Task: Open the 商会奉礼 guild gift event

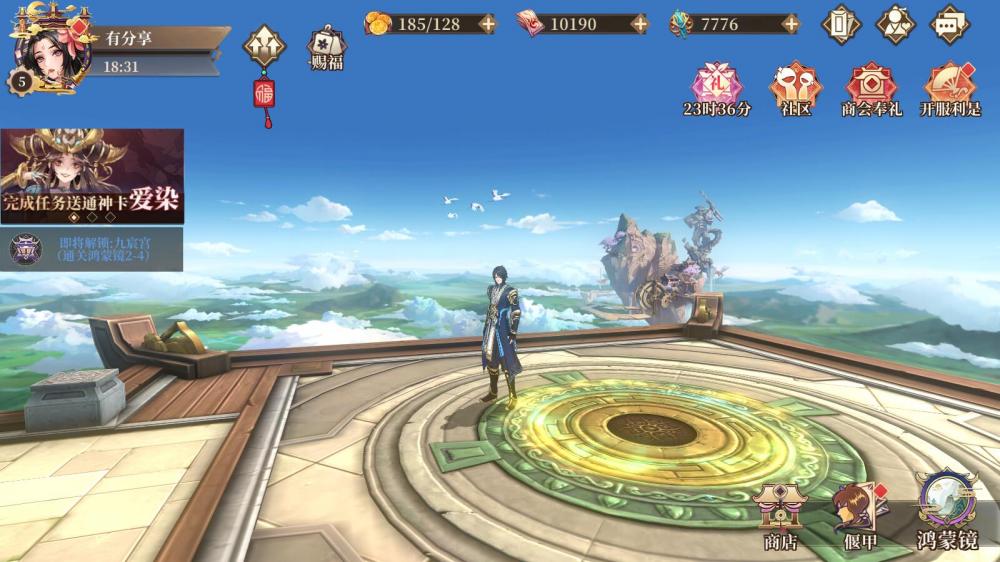Action: pos(871,89)
